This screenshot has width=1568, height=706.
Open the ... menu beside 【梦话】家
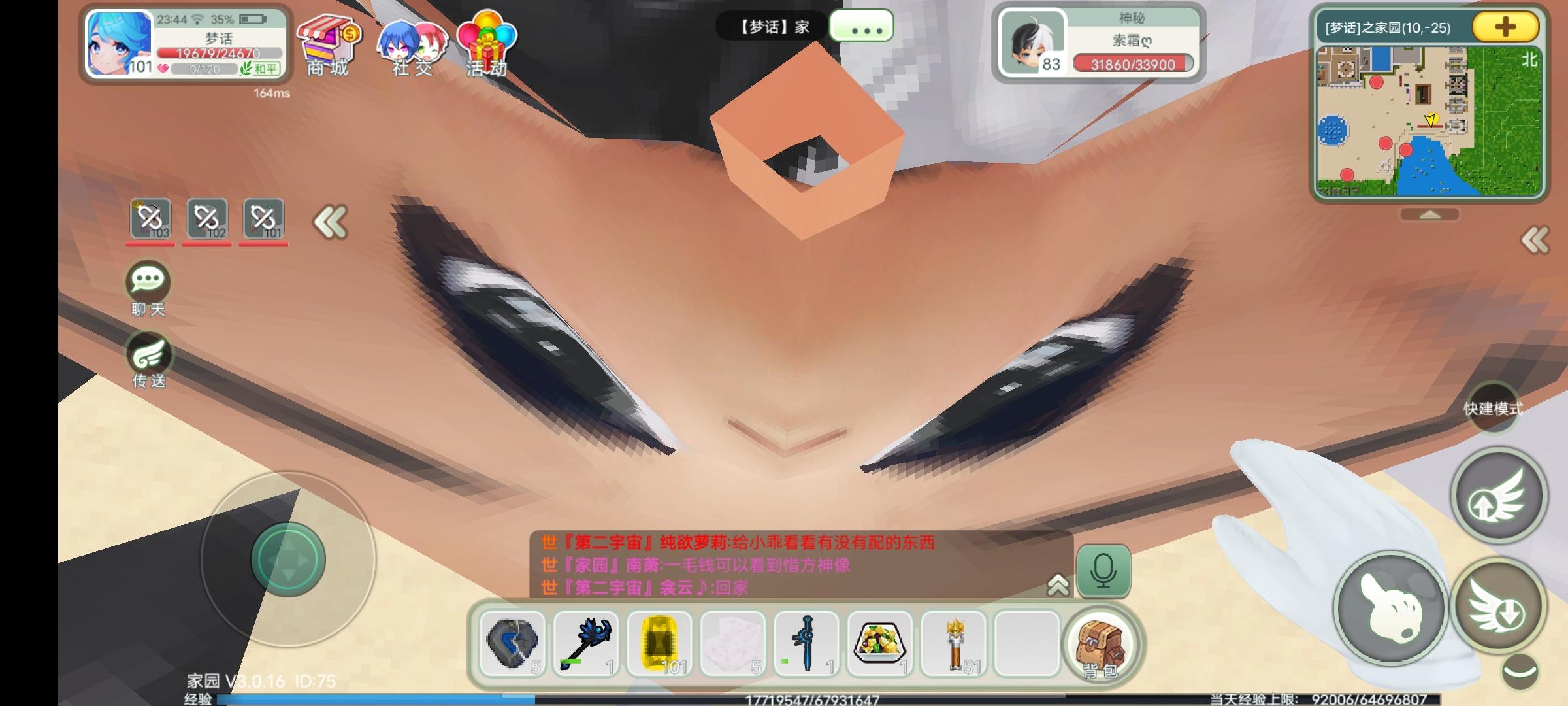[861, 26]
